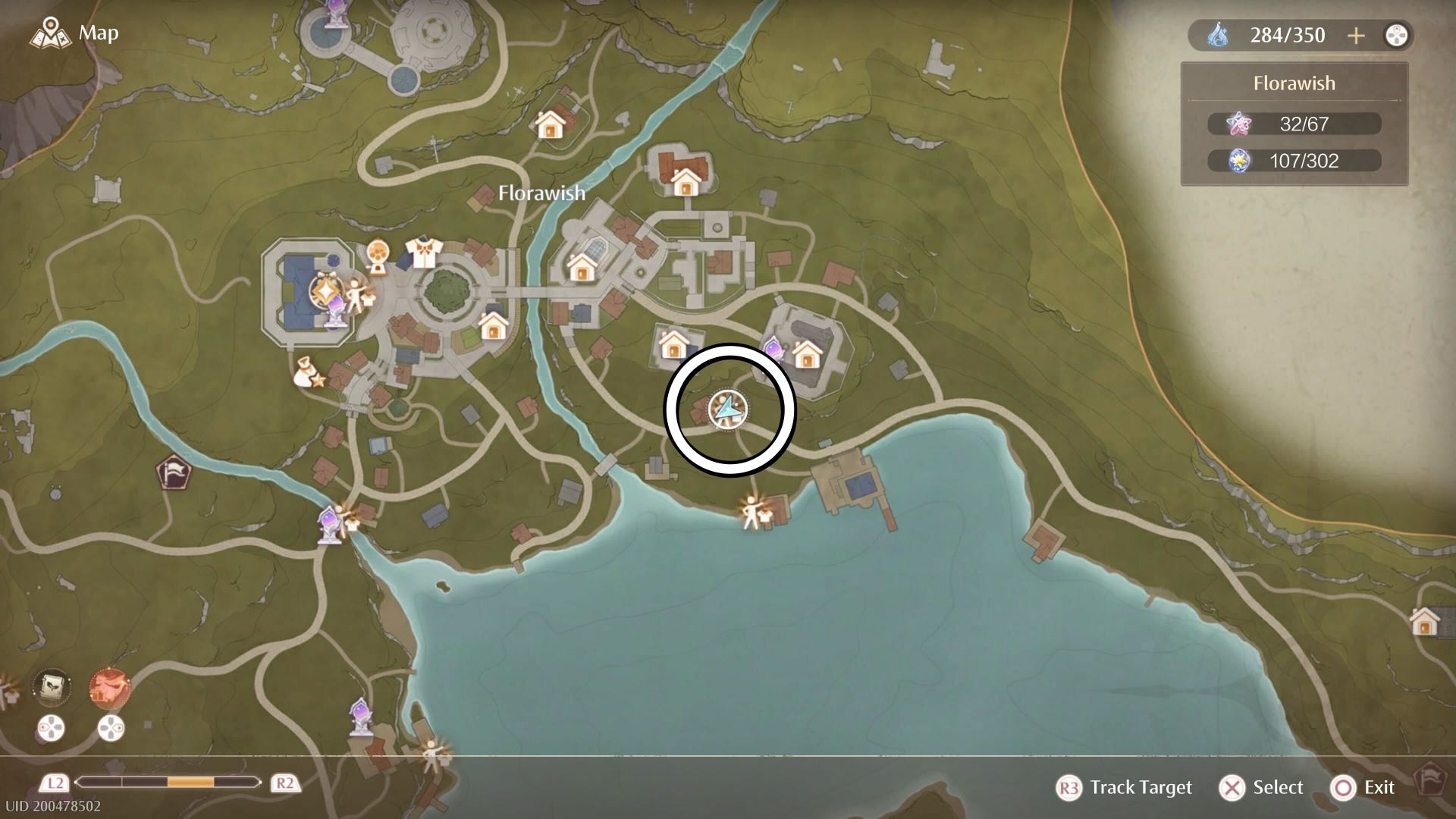The image size is (1456, 819).
Task: Adjust the map zoom slider bar
Action: point(168,783)
